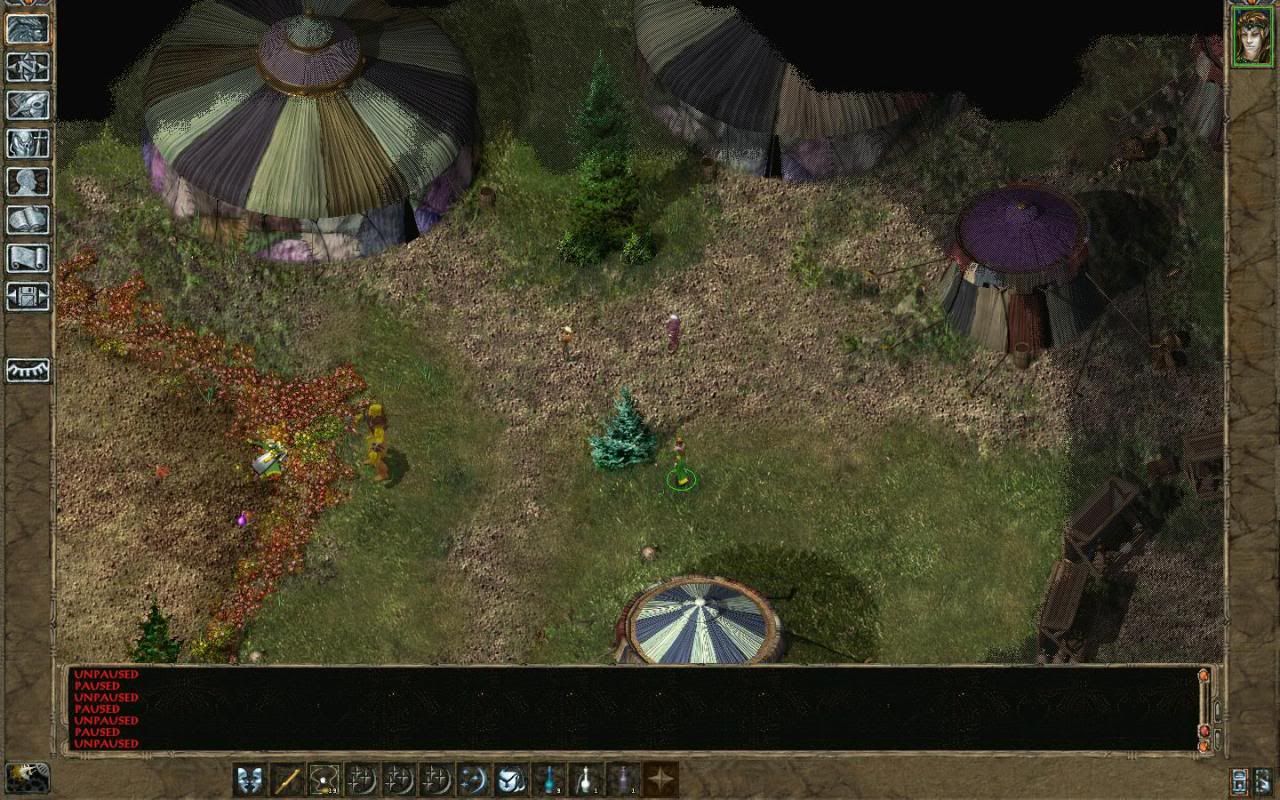Screen dimensions: 1280x800
Task: Open the options menu with the floppy disk icon
Action: (28, 296)
